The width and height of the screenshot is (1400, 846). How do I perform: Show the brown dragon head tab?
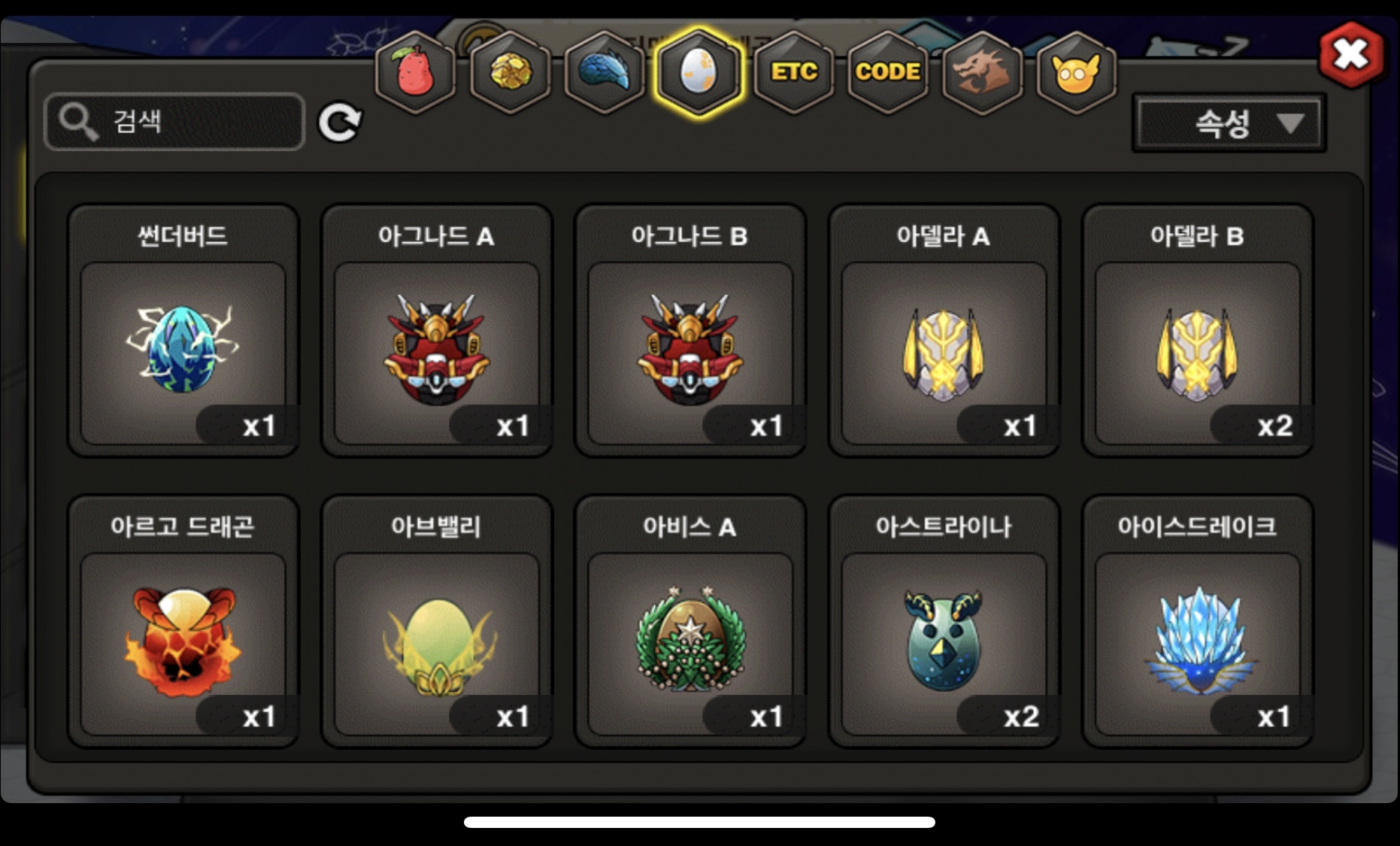[x=982, y=73]
